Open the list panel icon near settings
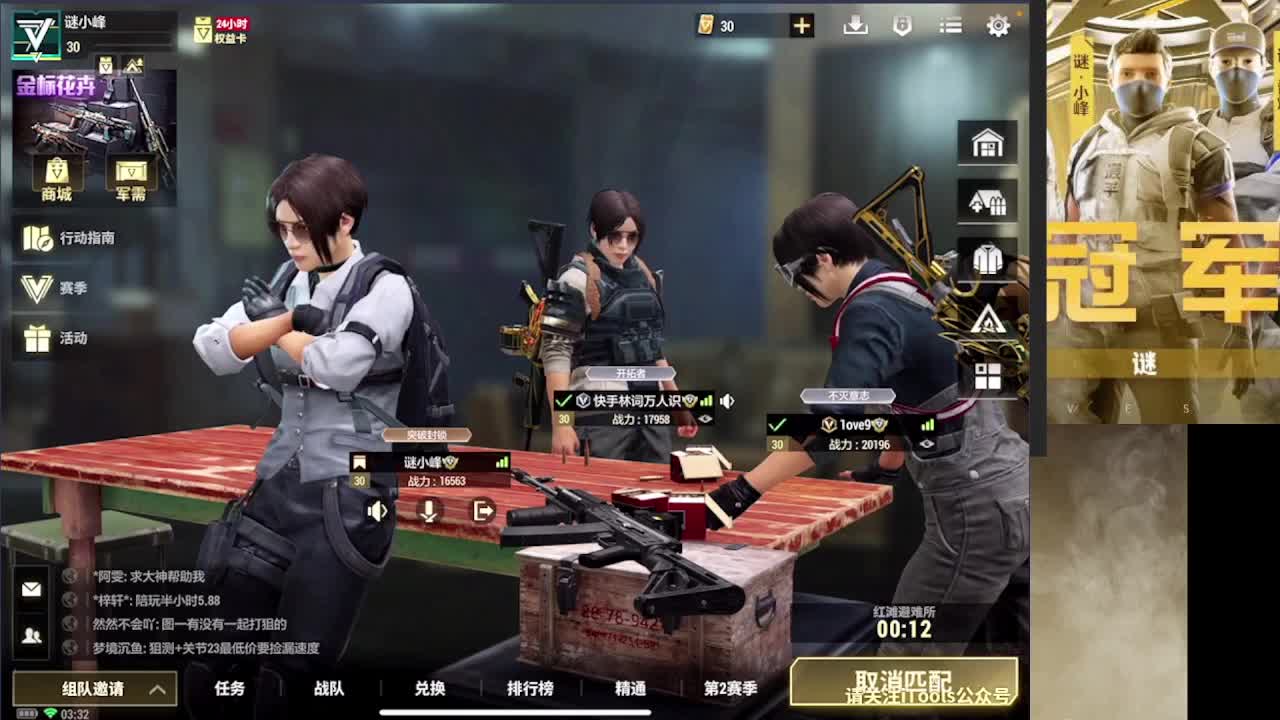Viewport: 1280px width, 720px height. point(950,25)
